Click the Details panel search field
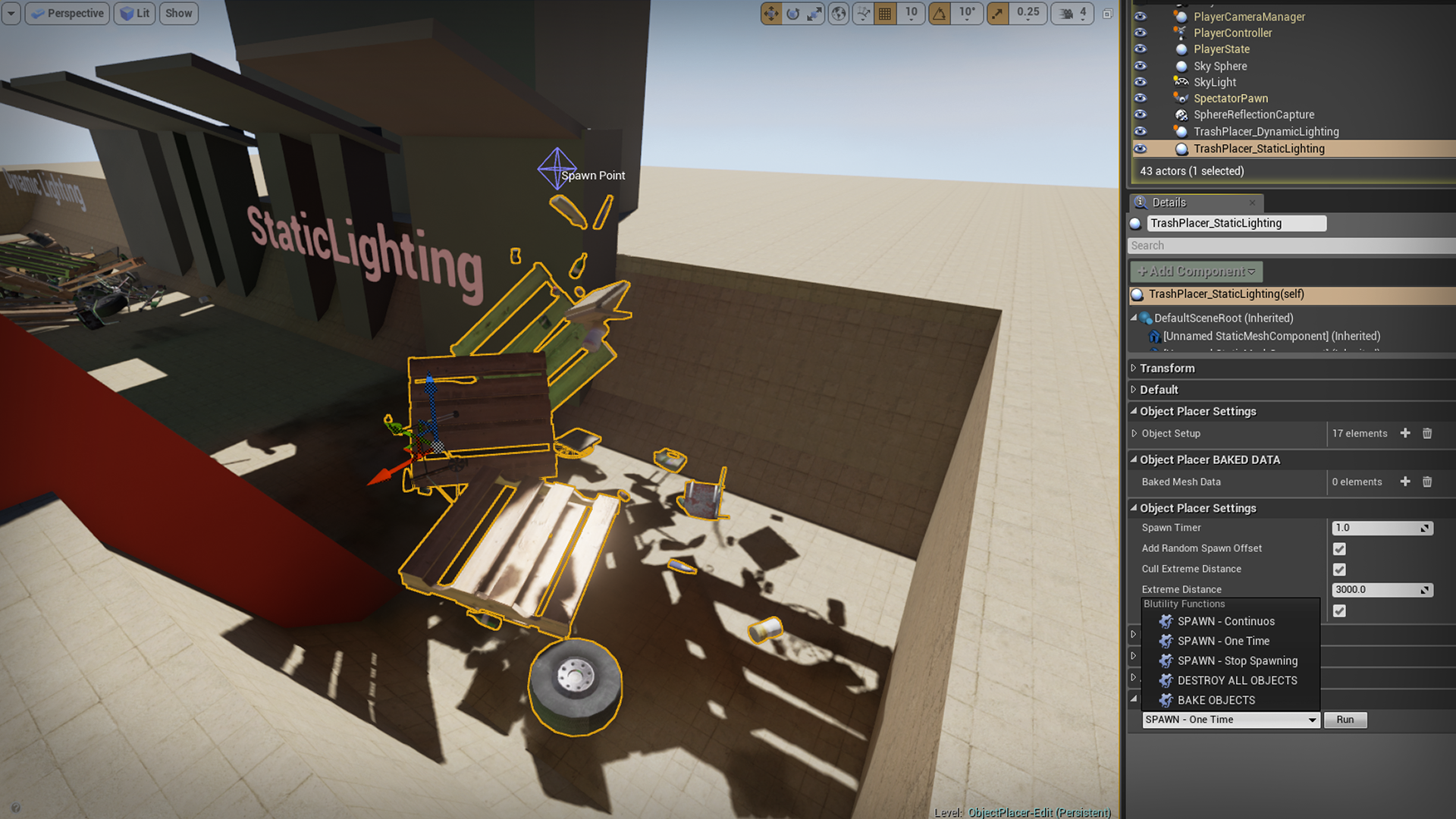1456x819 pixels. point(1289,245)
